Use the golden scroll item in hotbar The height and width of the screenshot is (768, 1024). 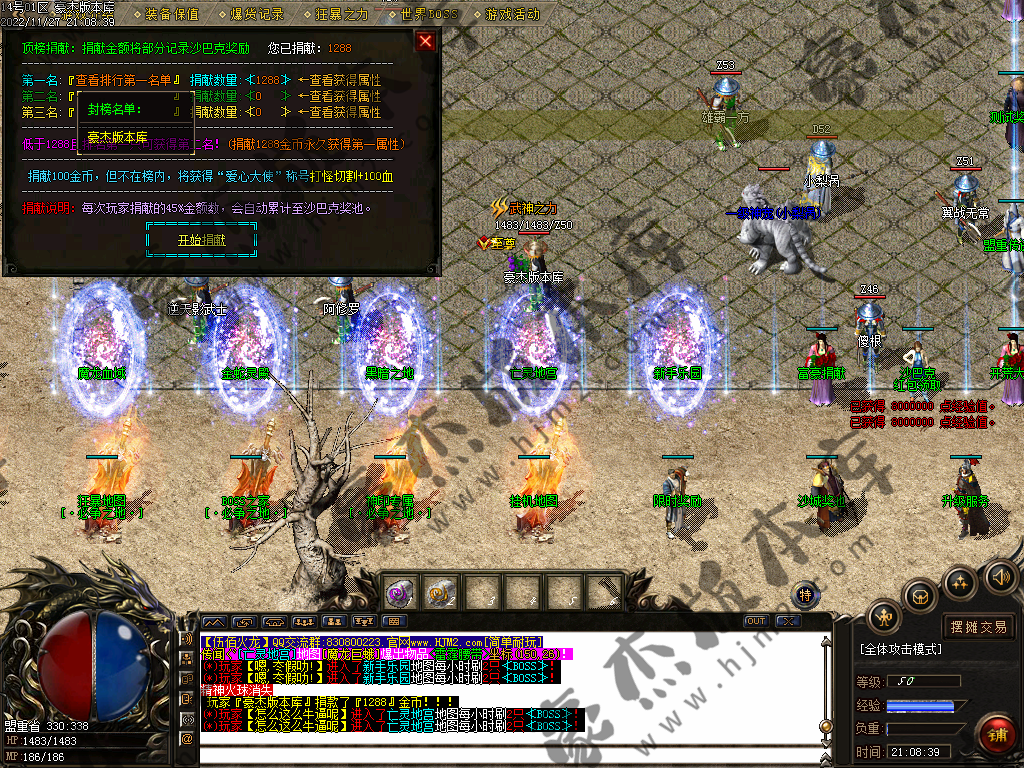[x=440, y=594]
